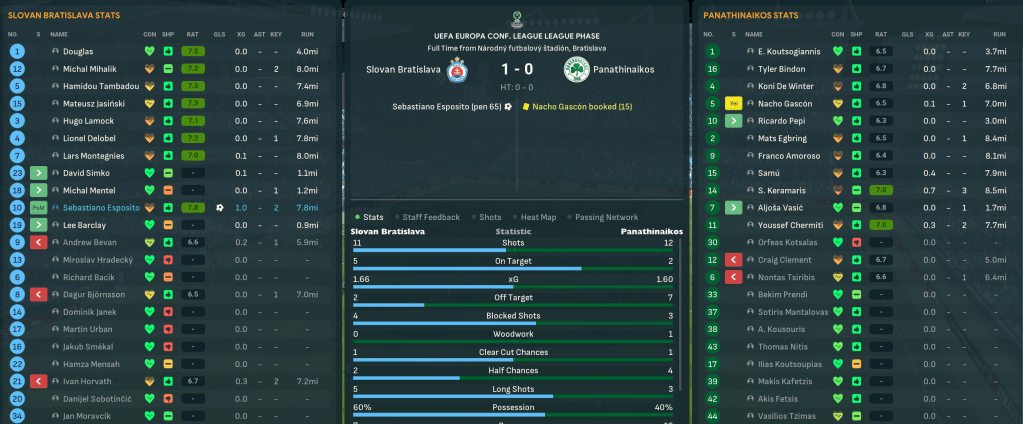Open Douglas's player row
Image resolution: width=1023 pixels, height=424 pixels.
click(x=78, y=50)
